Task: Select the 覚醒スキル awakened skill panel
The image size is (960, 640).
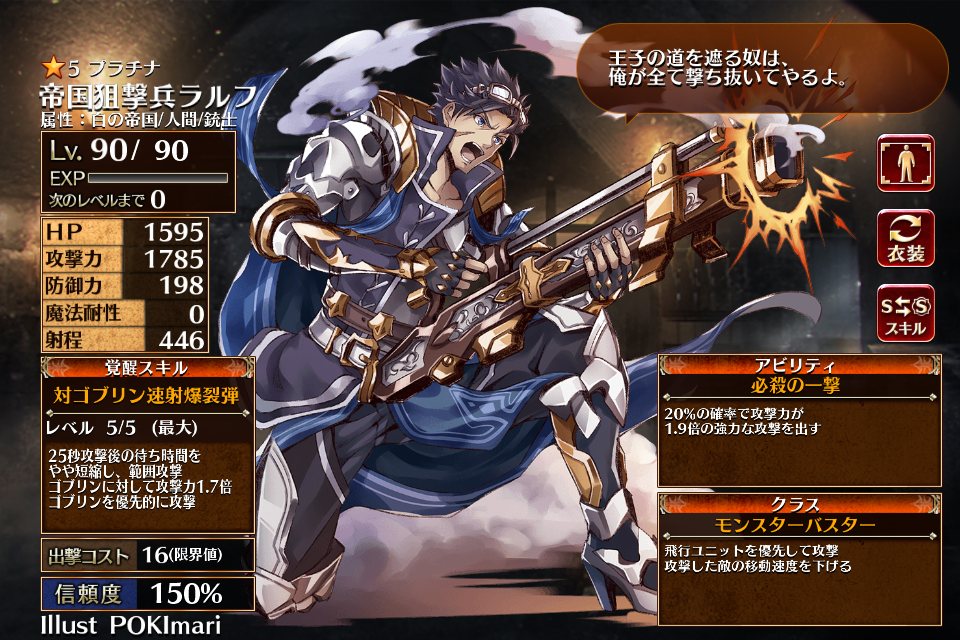Action: click(148, 444)
